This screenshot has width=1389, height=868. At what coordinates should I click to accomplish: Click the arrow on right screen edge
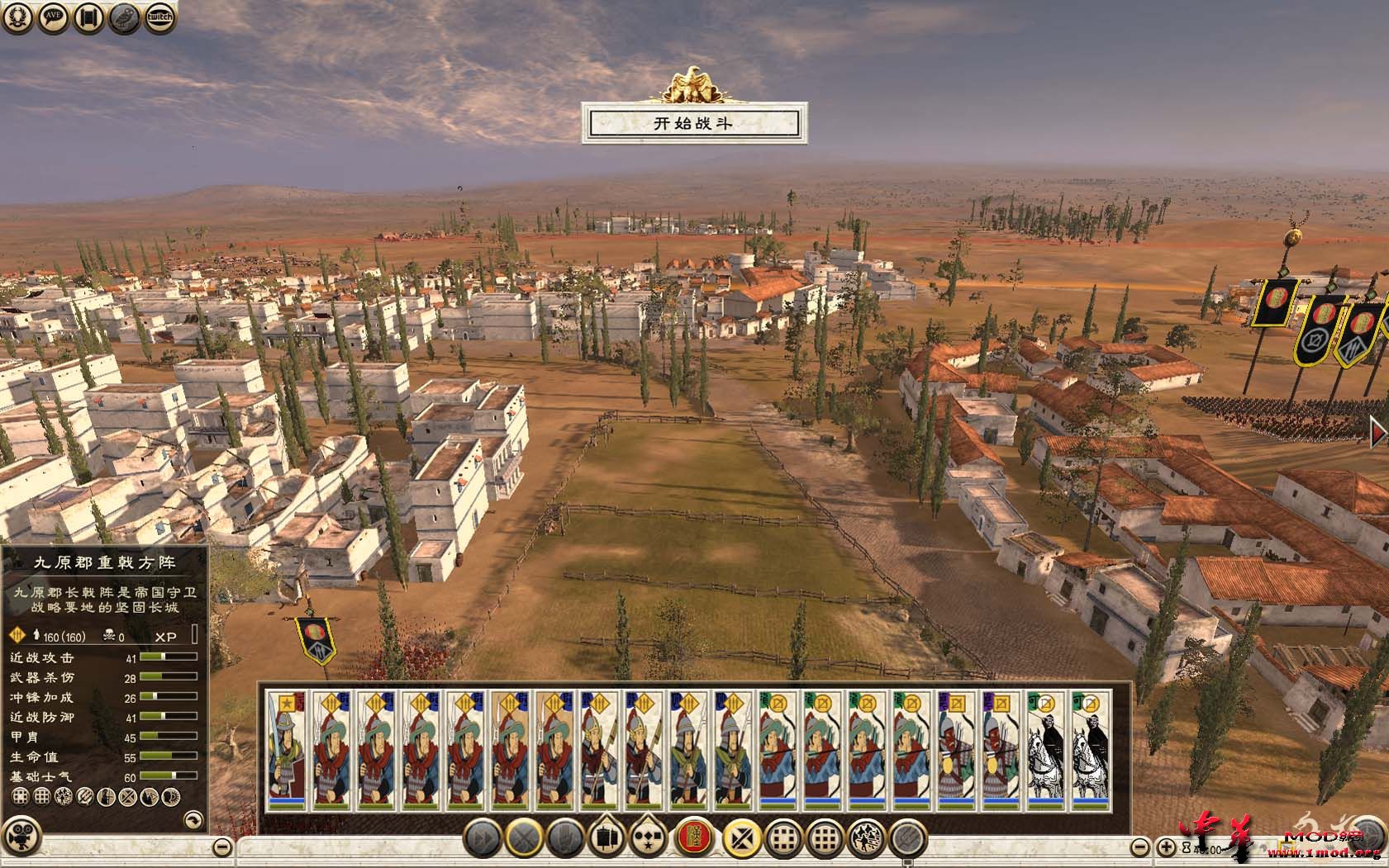point(1377,433)
